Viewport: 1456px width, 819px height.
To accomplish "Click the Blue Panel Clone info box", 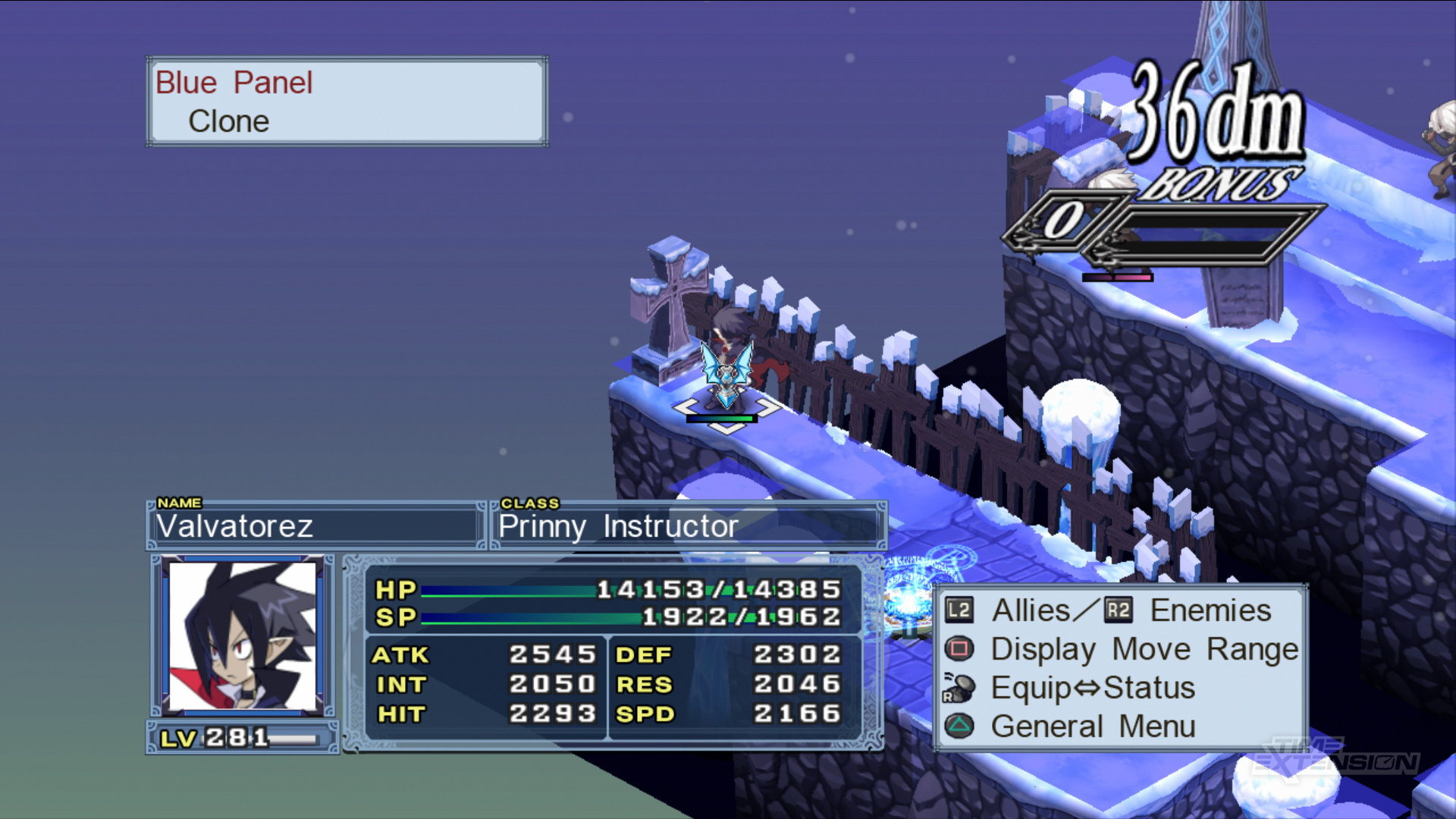I will tap(347, 102).
